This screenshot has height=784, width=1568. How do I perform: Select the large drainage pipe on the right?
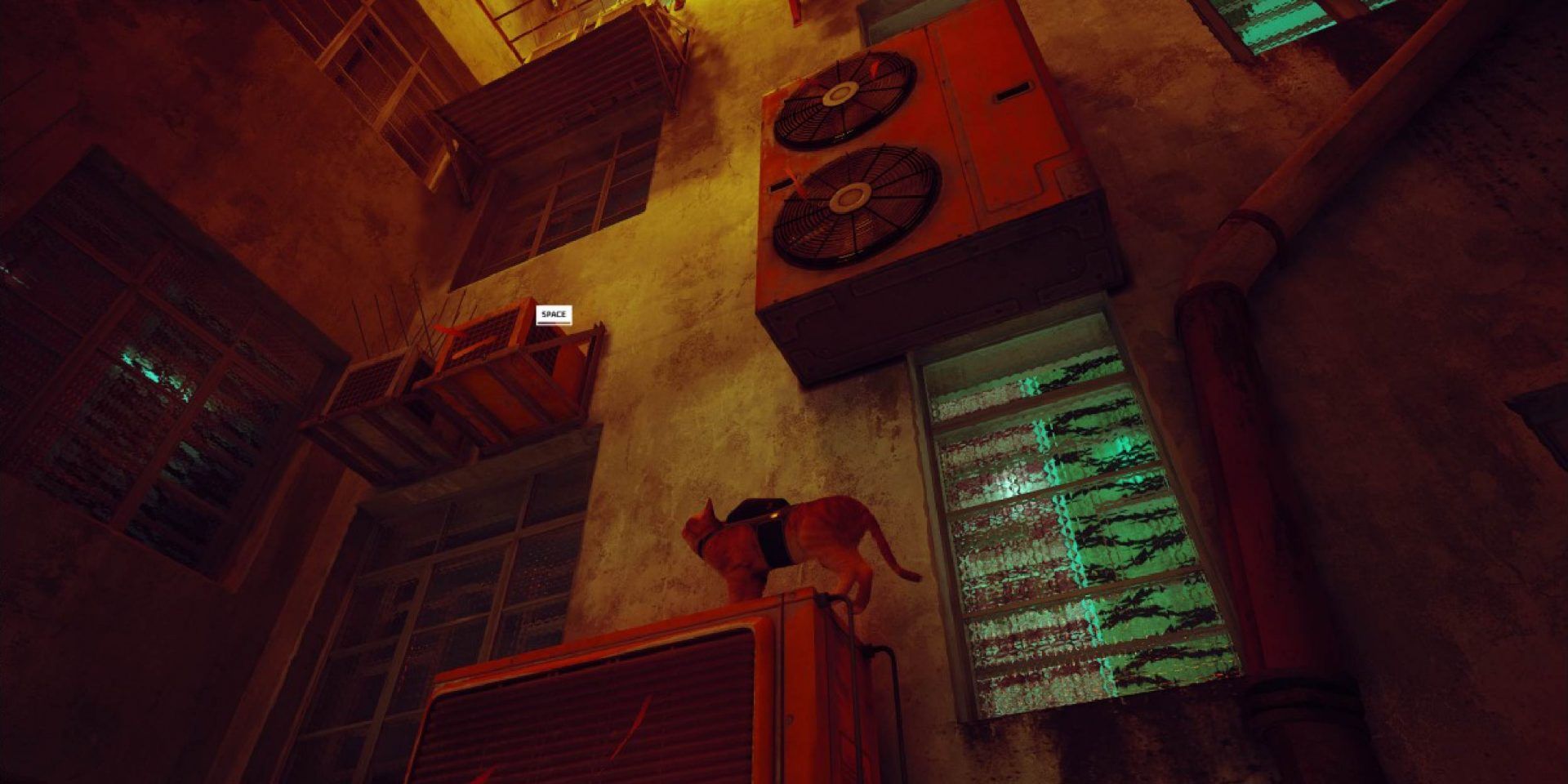(1241, 449)
